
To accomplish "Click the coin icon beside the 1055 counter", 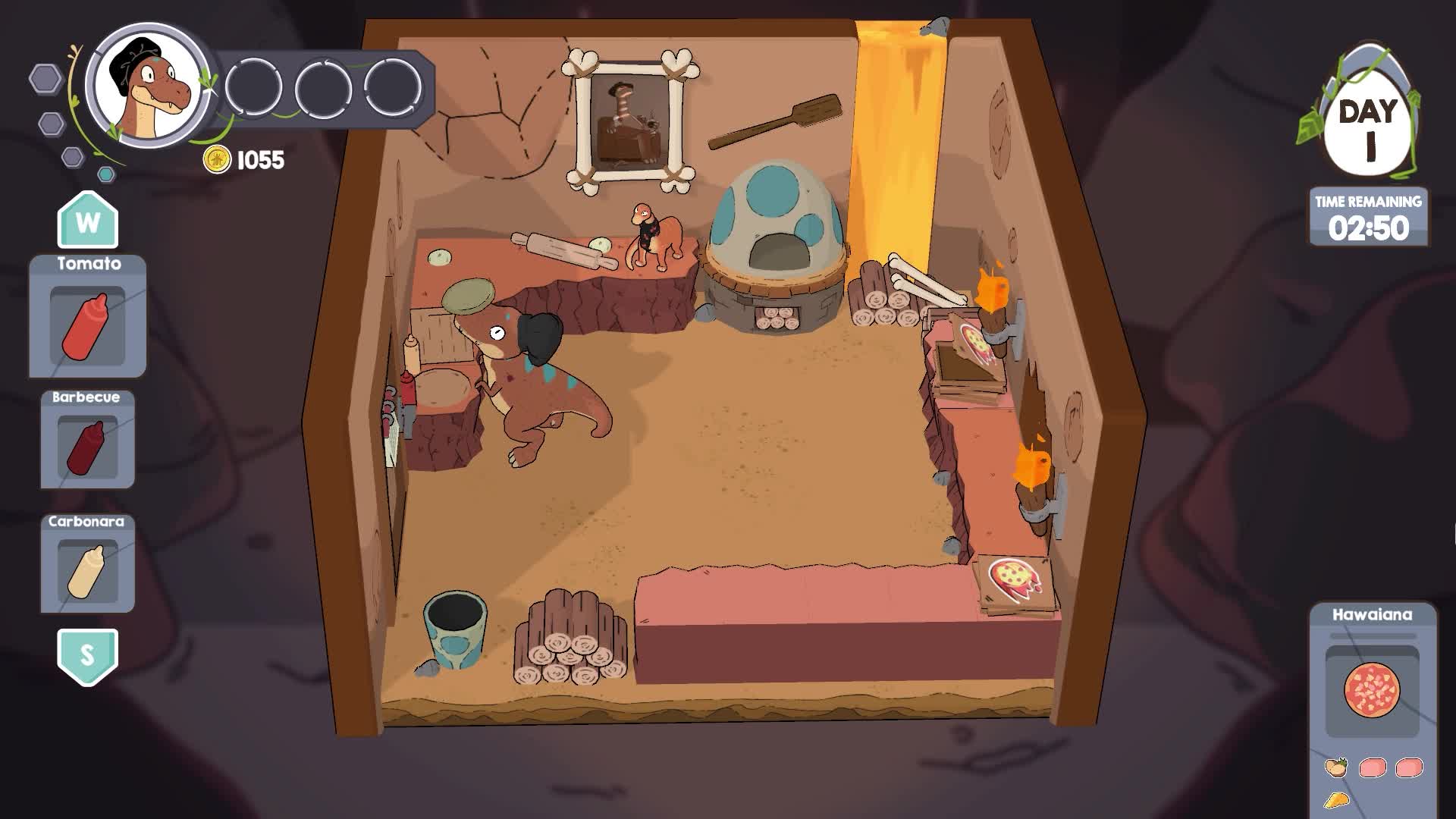I will tap(218, 160).
